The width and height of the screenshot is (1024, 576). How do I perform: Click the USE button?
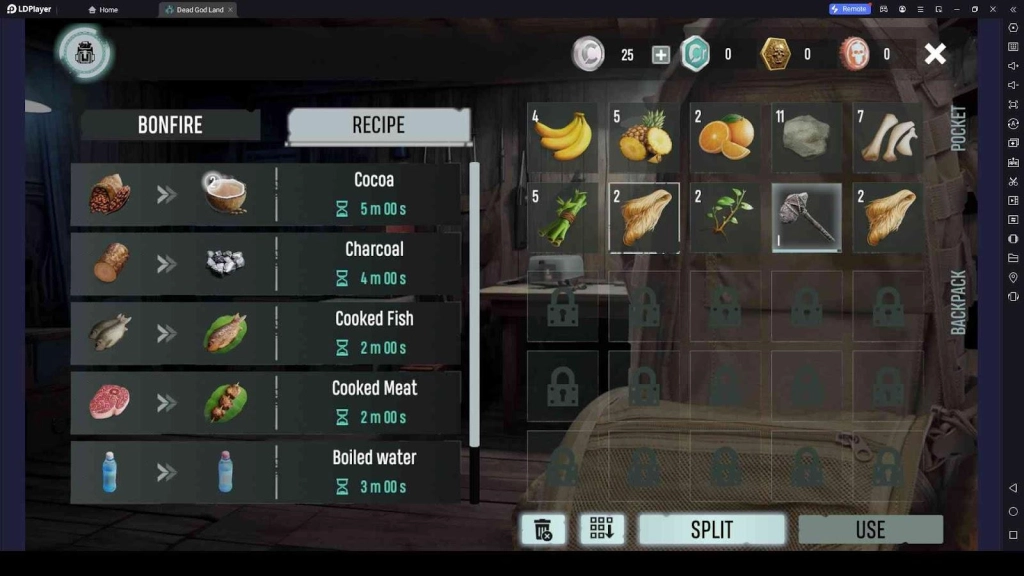(x=870, y=530)
